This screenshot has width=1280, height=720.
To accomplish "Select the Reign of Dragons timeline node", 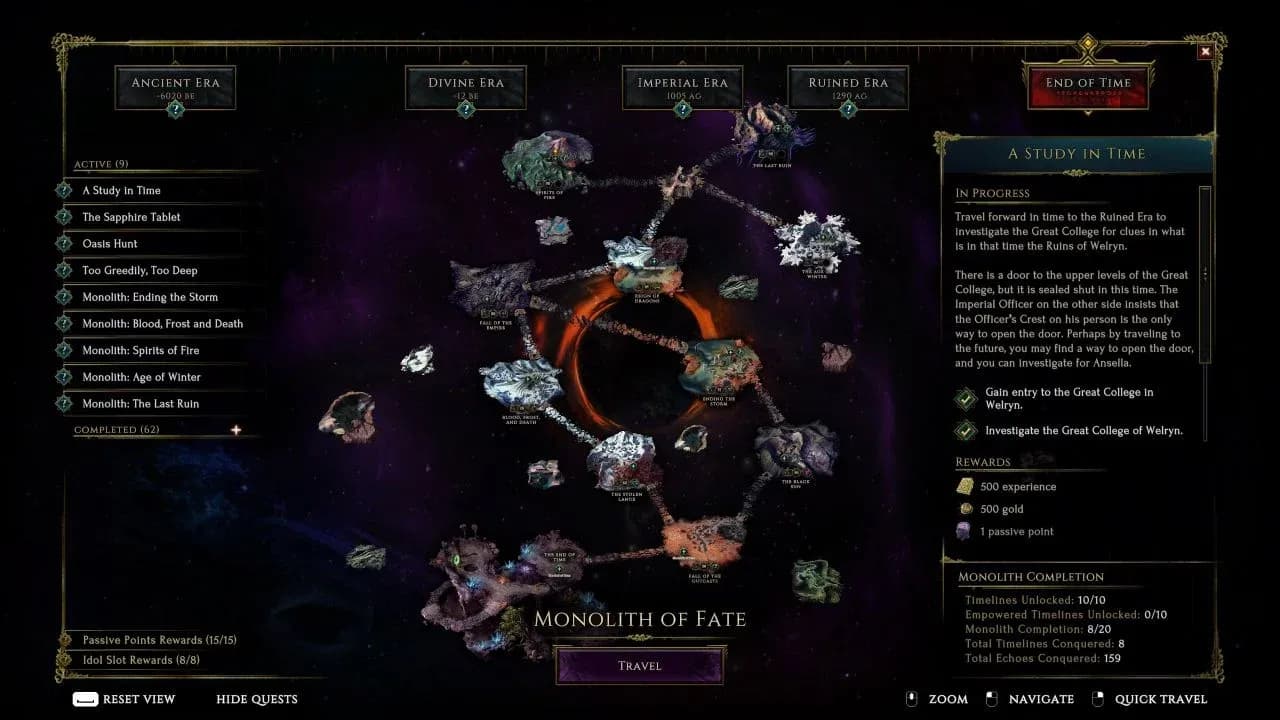I will coord(648,280).
